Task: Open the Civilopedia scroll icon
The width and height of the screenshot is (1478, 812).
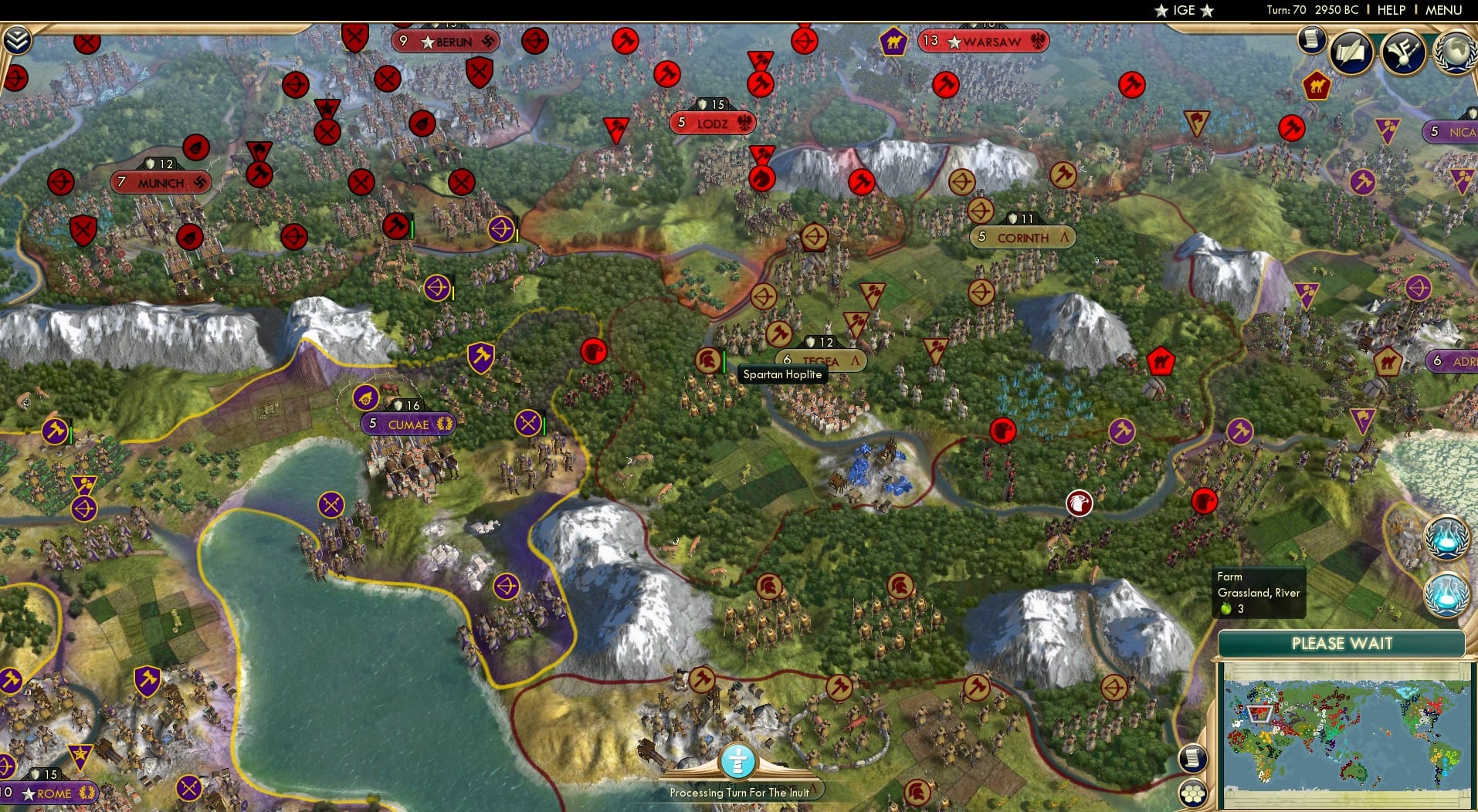Action: (x=1310, y=39)
